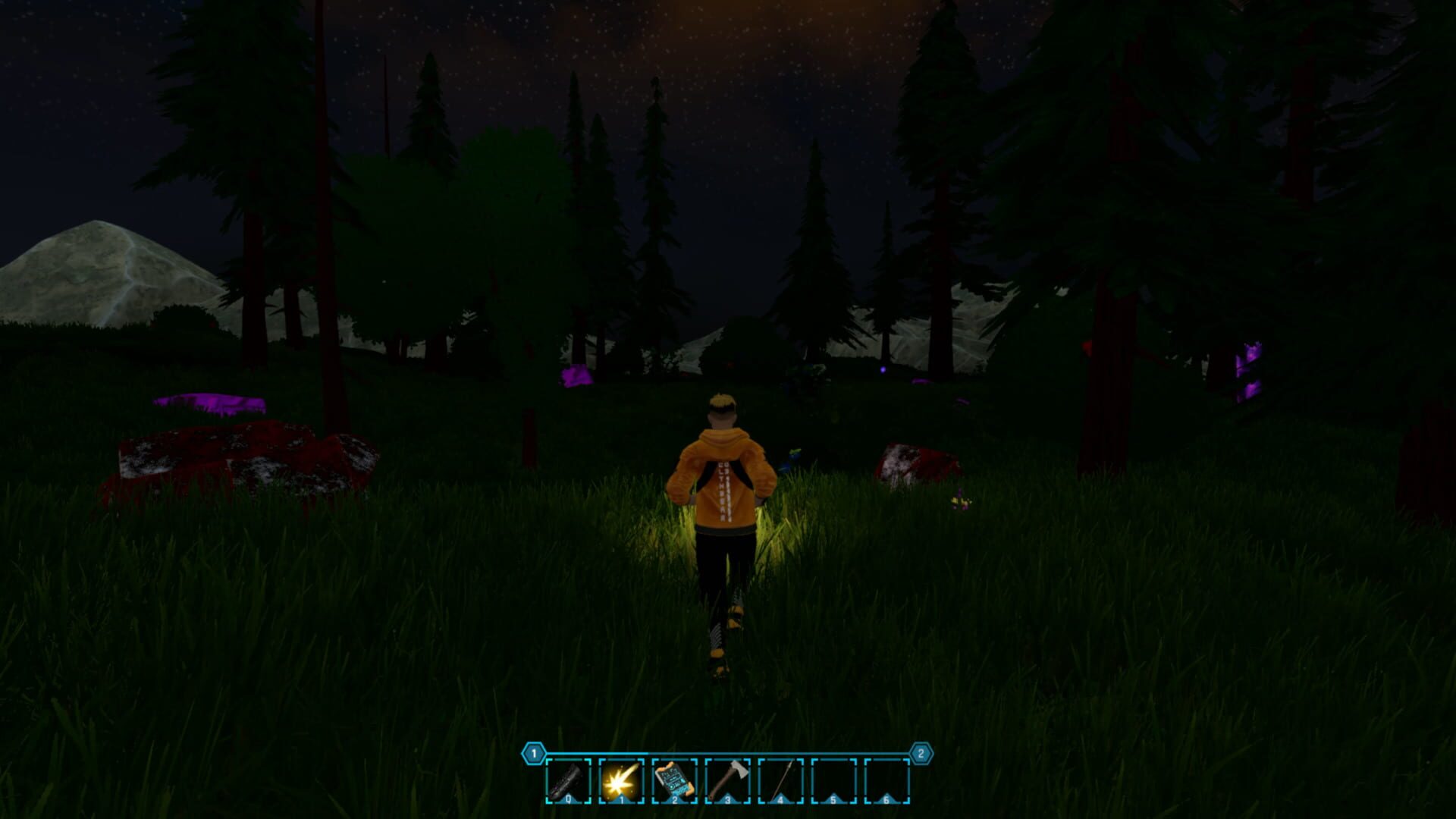Select the flashlight in slot Q

(568, 781)
